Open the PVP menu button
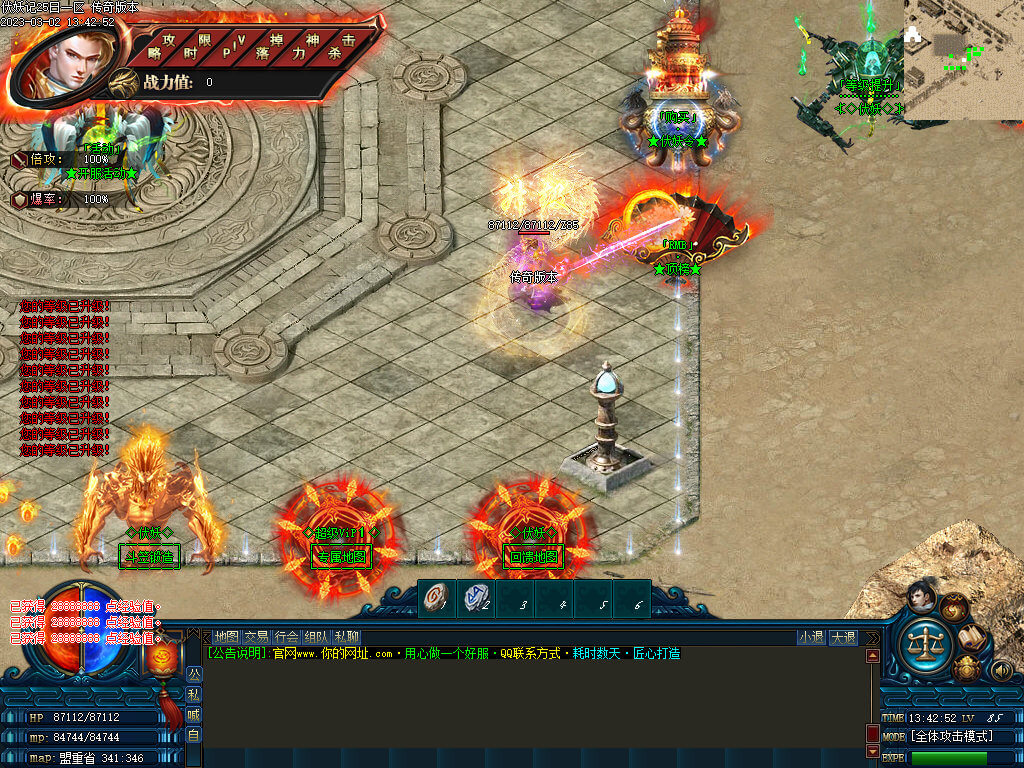The image size is (1024, 768). tap(233, 46)
